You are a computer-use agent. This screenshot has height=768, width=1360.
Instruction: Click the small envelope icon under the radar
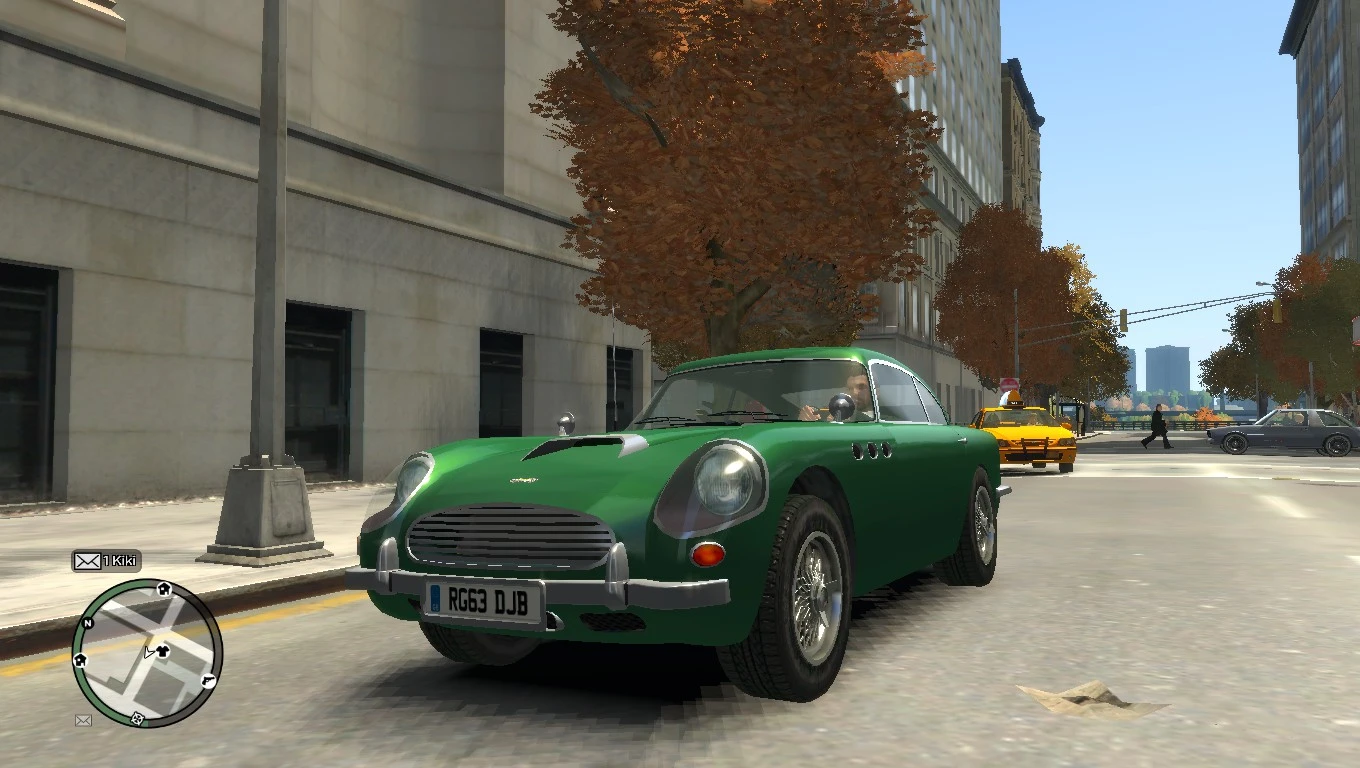pyautogui.click(x=83, y=720)
